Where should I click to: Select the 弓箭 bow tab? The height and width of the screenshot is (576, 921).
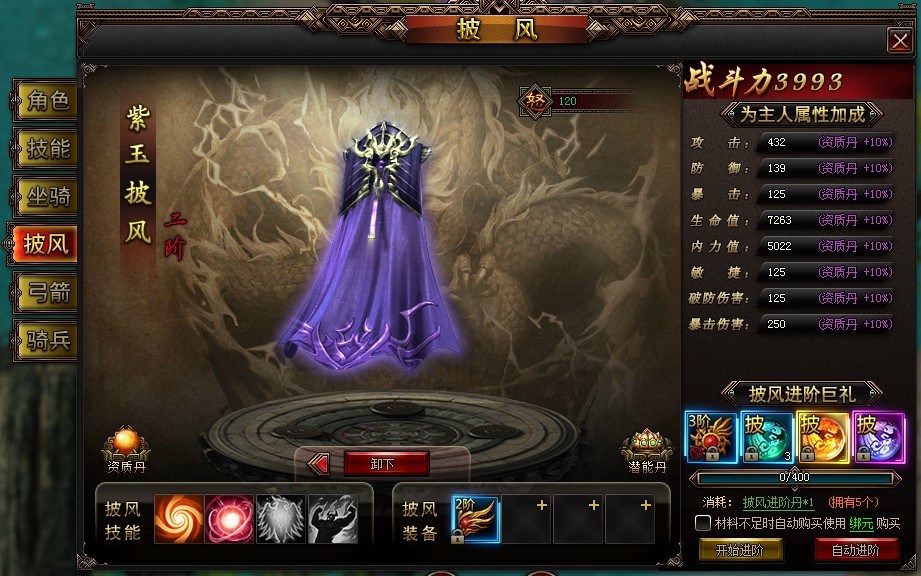(x=46, y=292)
